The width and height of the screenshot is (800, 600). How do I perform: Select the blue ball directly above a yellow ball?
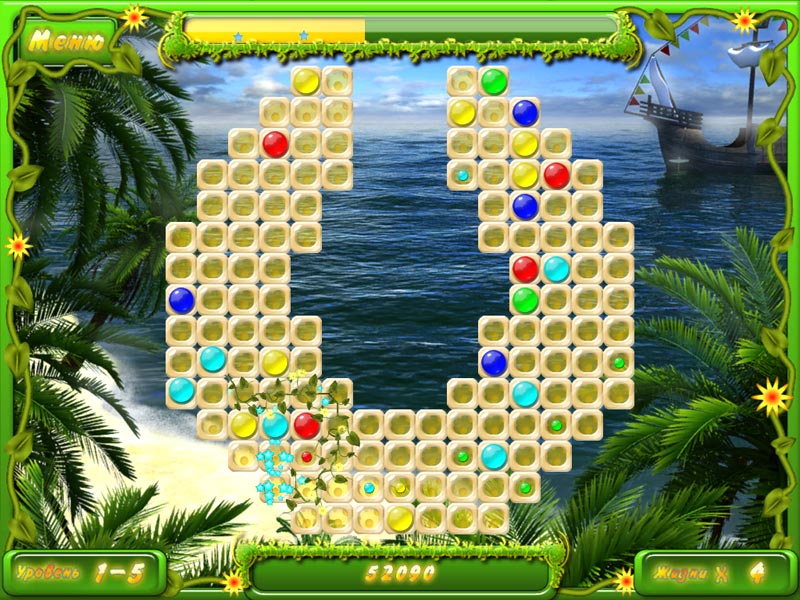(525, 113)
